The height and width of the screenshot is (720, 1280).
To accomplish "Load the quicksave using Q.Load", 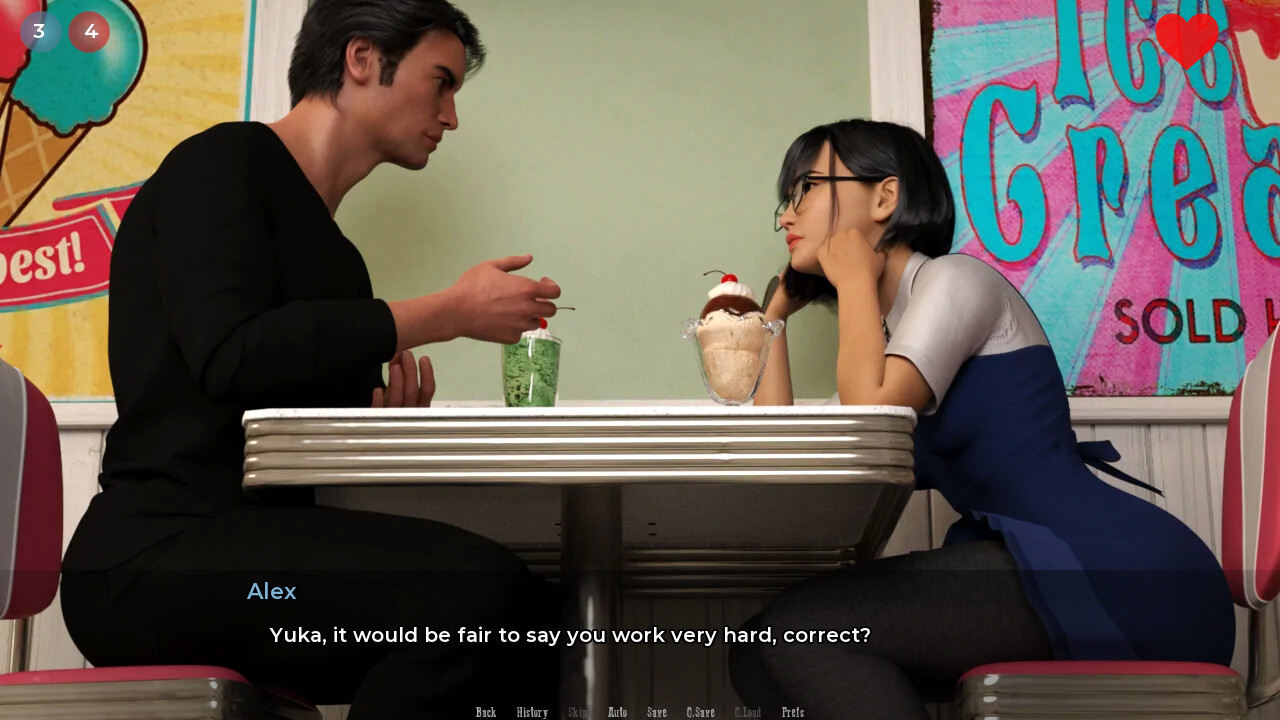I will point(748,712).
